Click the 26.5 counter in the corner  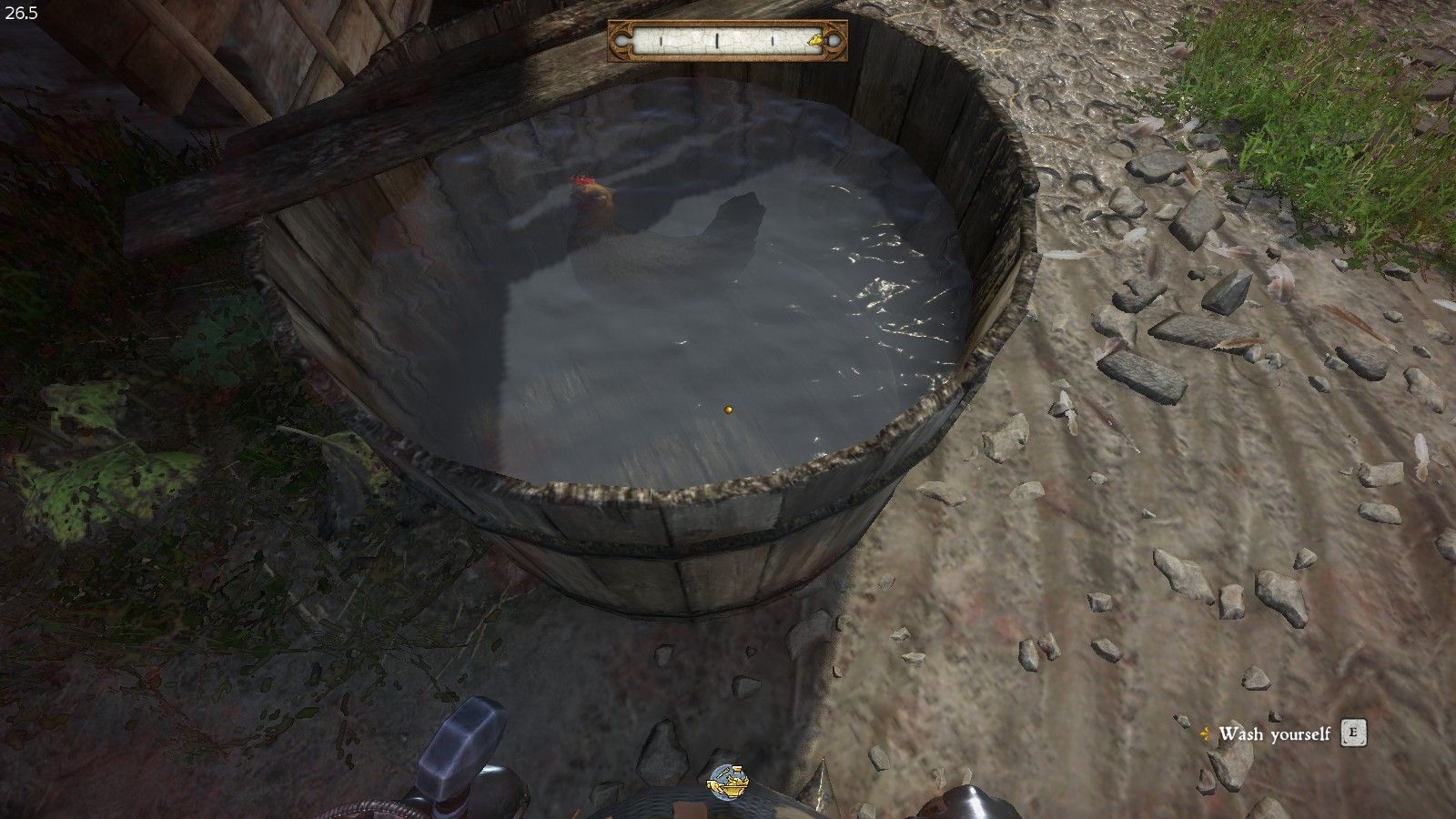pos(22,14)
